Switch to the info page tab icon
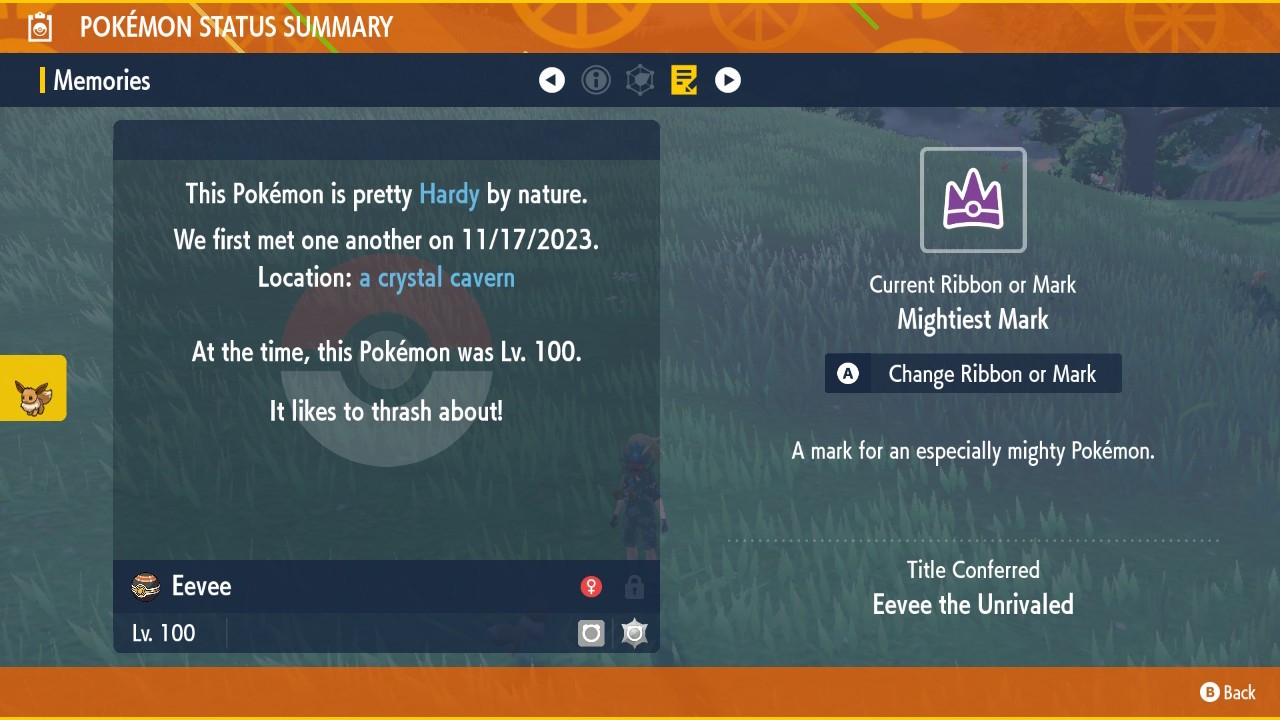Screen dimensions: 1280x720 click(596, 80)
